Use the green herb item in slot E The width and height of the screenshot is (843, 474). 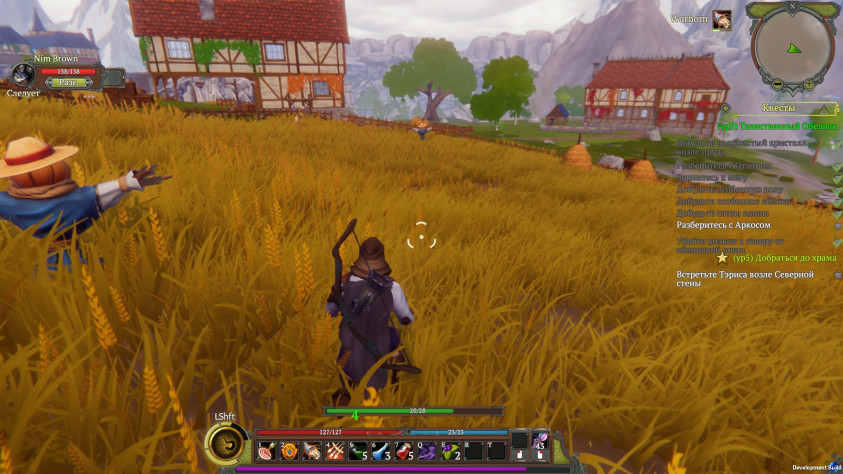450,451
